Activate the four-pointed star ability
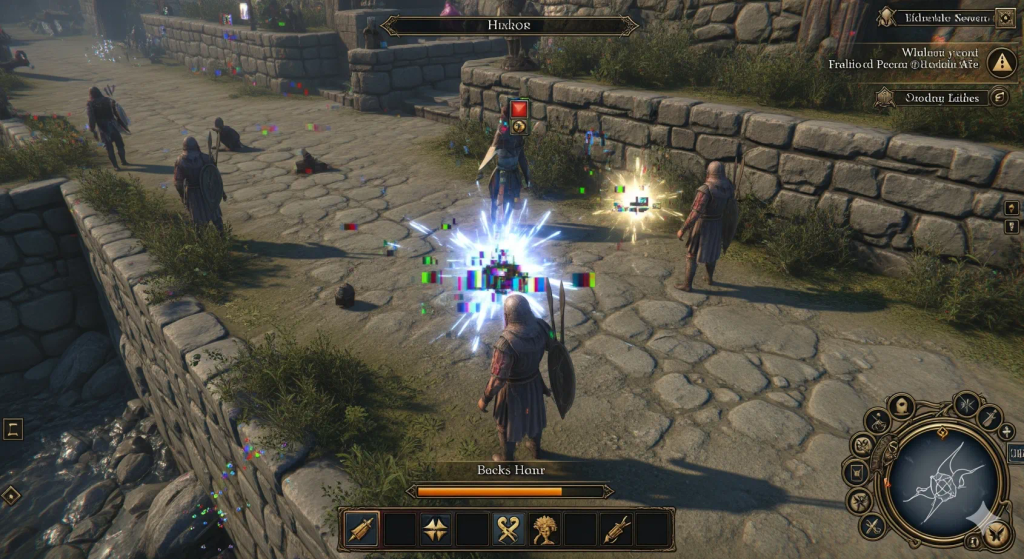The image size is (1024, 559). pos(436,528)
